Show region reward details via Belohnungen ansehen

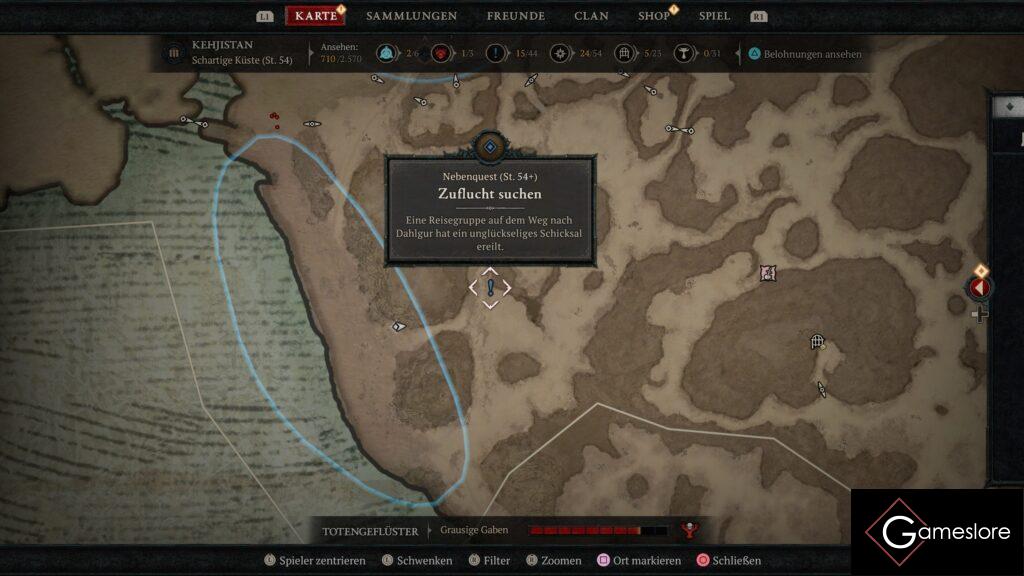click(x=805, y=54)
